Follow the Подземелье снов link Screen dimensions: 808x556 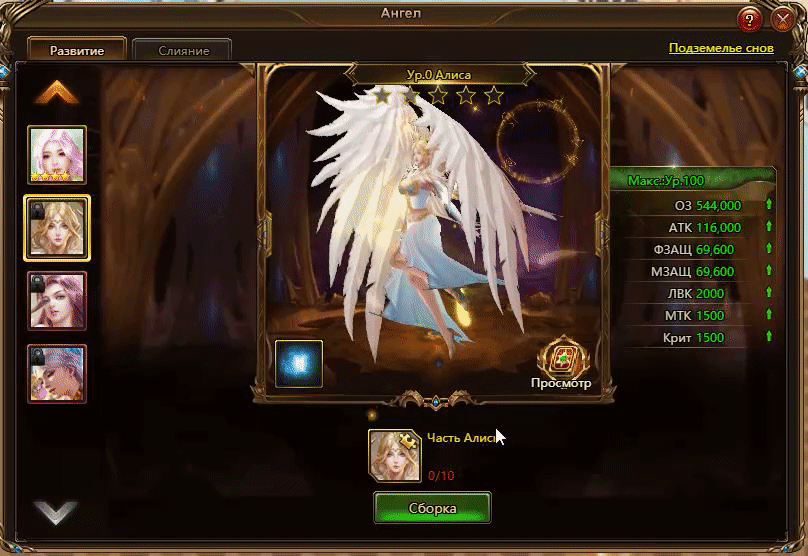(720, 48)
